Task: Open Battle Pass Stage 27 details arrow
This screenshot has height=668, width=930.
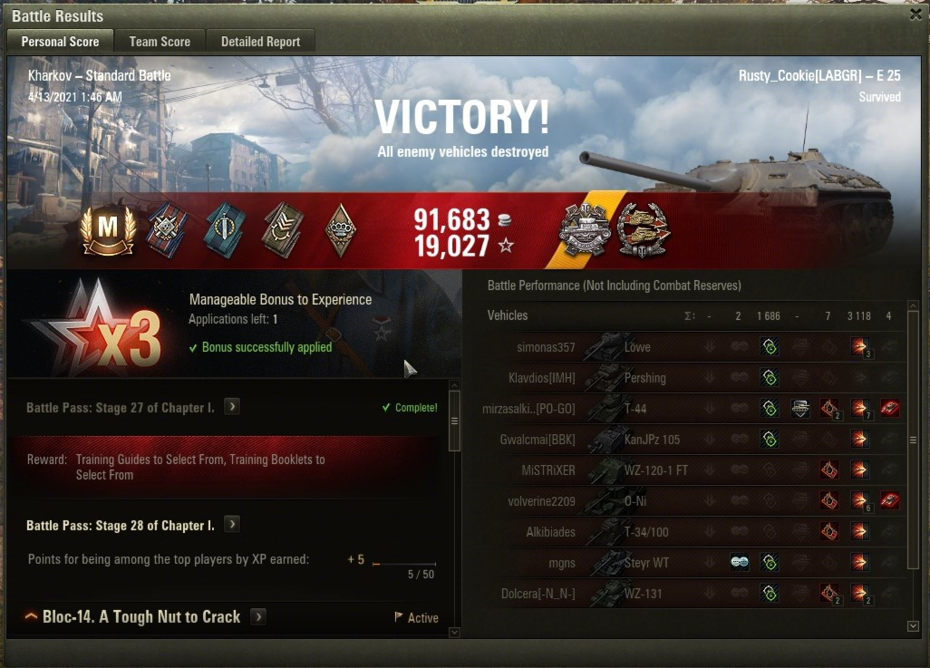Action: [x=232, y=407]
